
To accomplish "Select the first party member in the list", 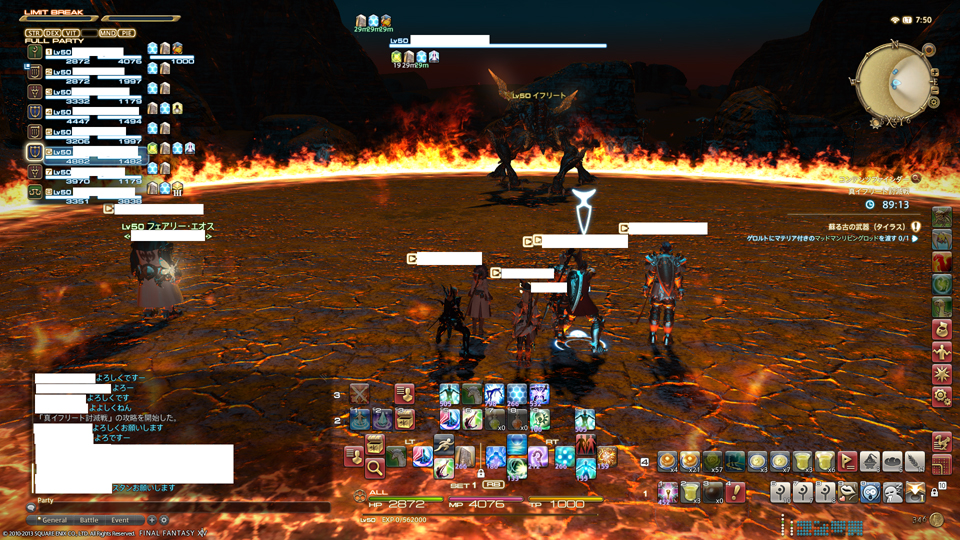I will point(90,56).
